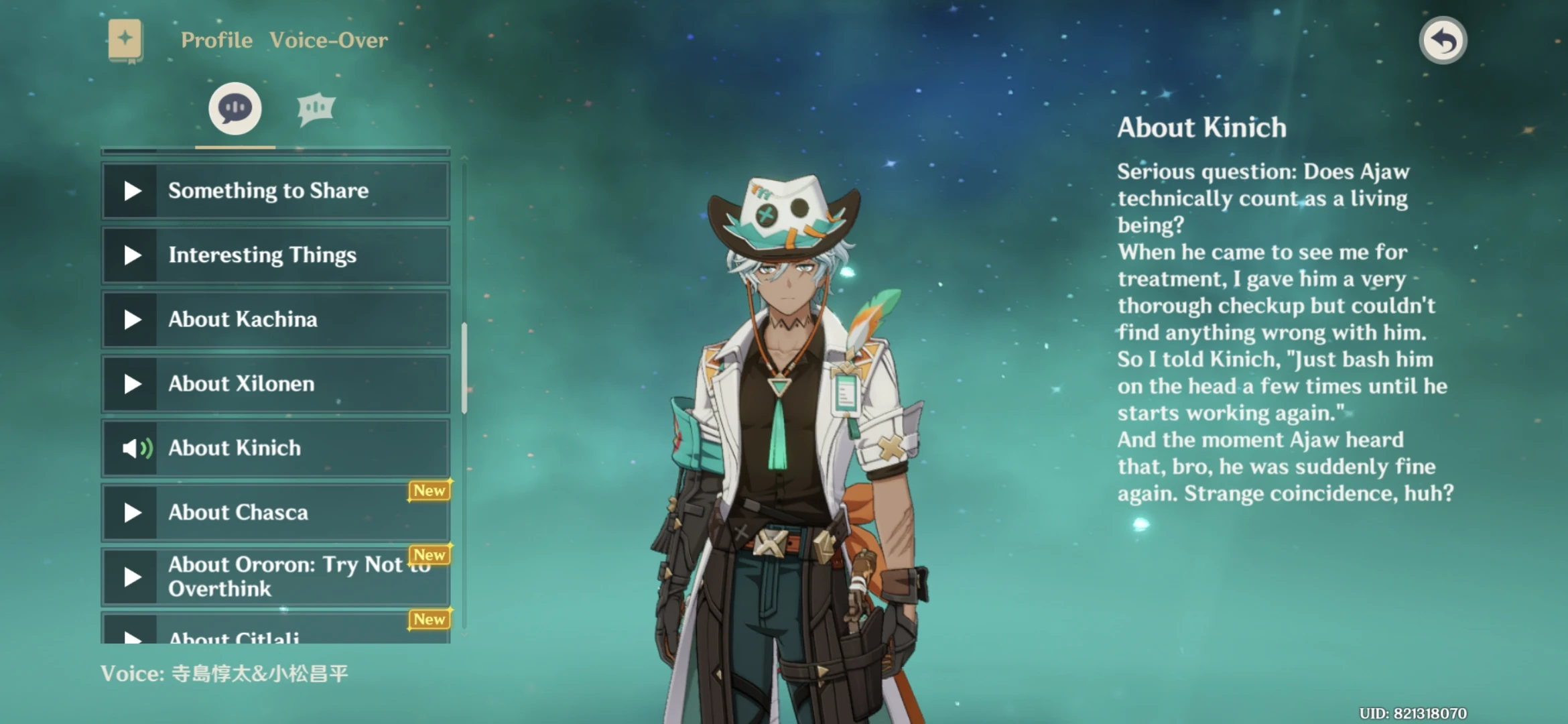Switch to the combat voice-over tab

tap(316, 109)
